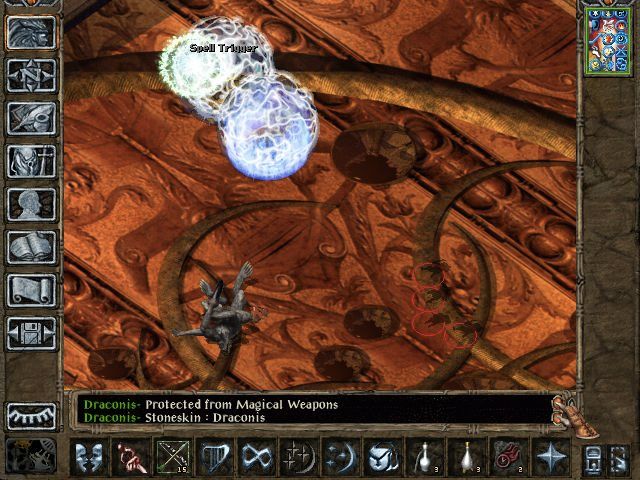Click the dark icon in the bottom-left corner
This screenshot has width=640, height=480.
(x=31, y=456)
